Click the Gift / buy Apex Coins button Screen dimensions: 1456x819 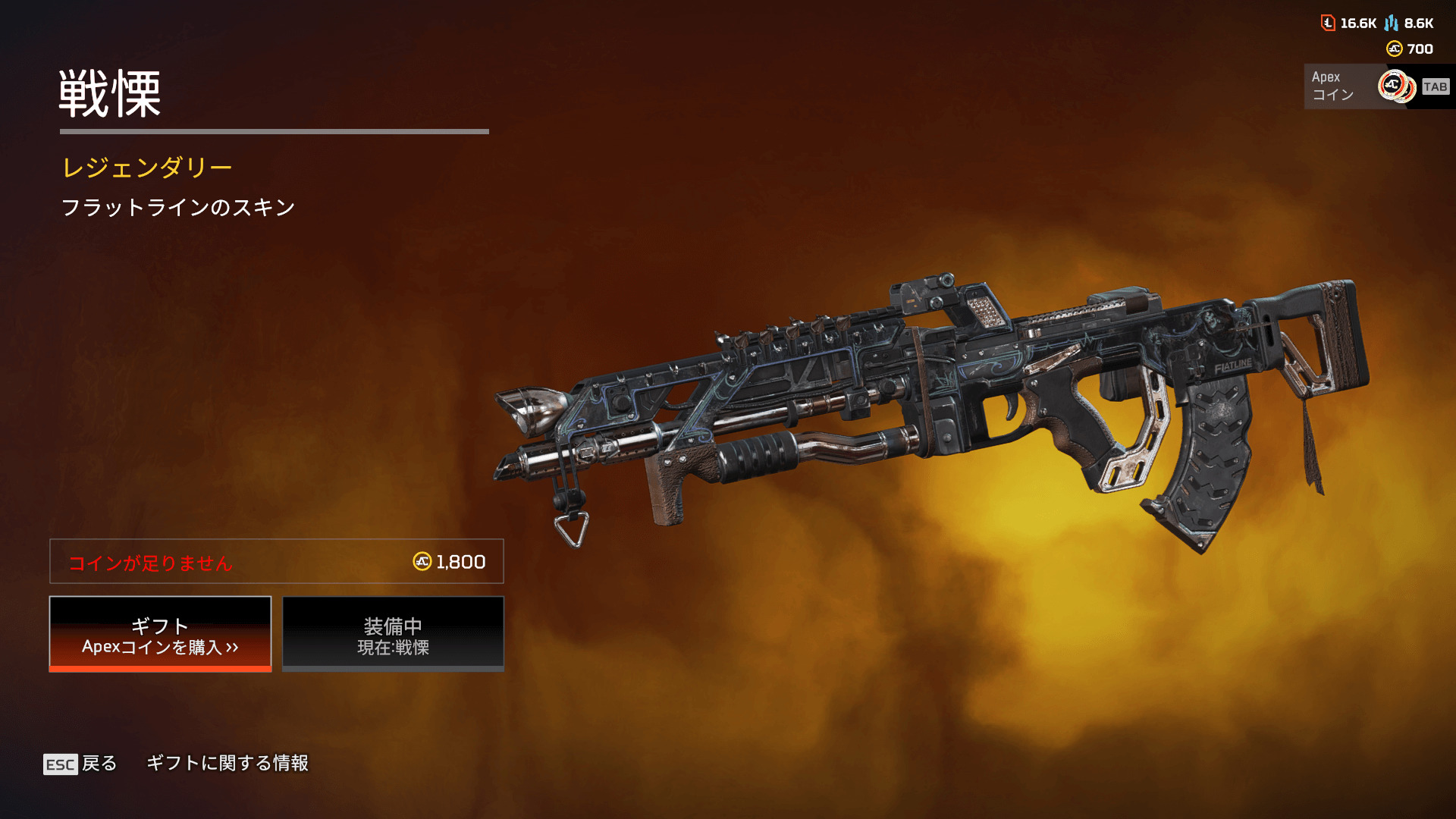[x=160, y=634]
